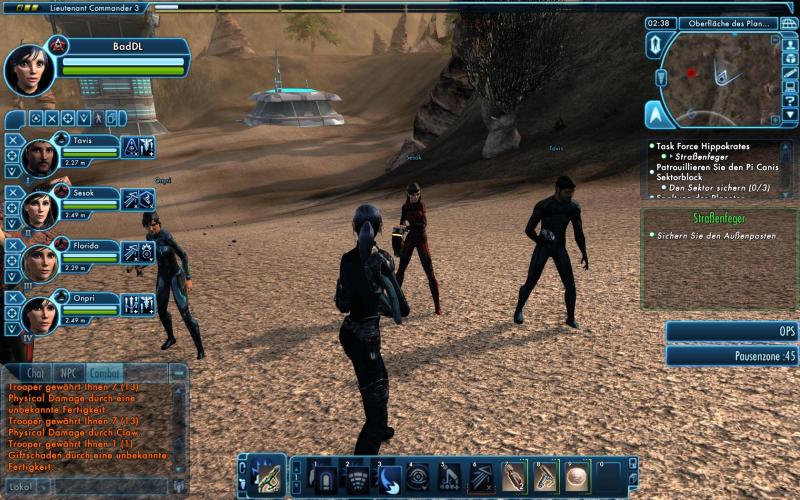Open the map title bar 'Oberfläche des Plan...'
Viewport: 800px width, 500px height.
point(727,23)
